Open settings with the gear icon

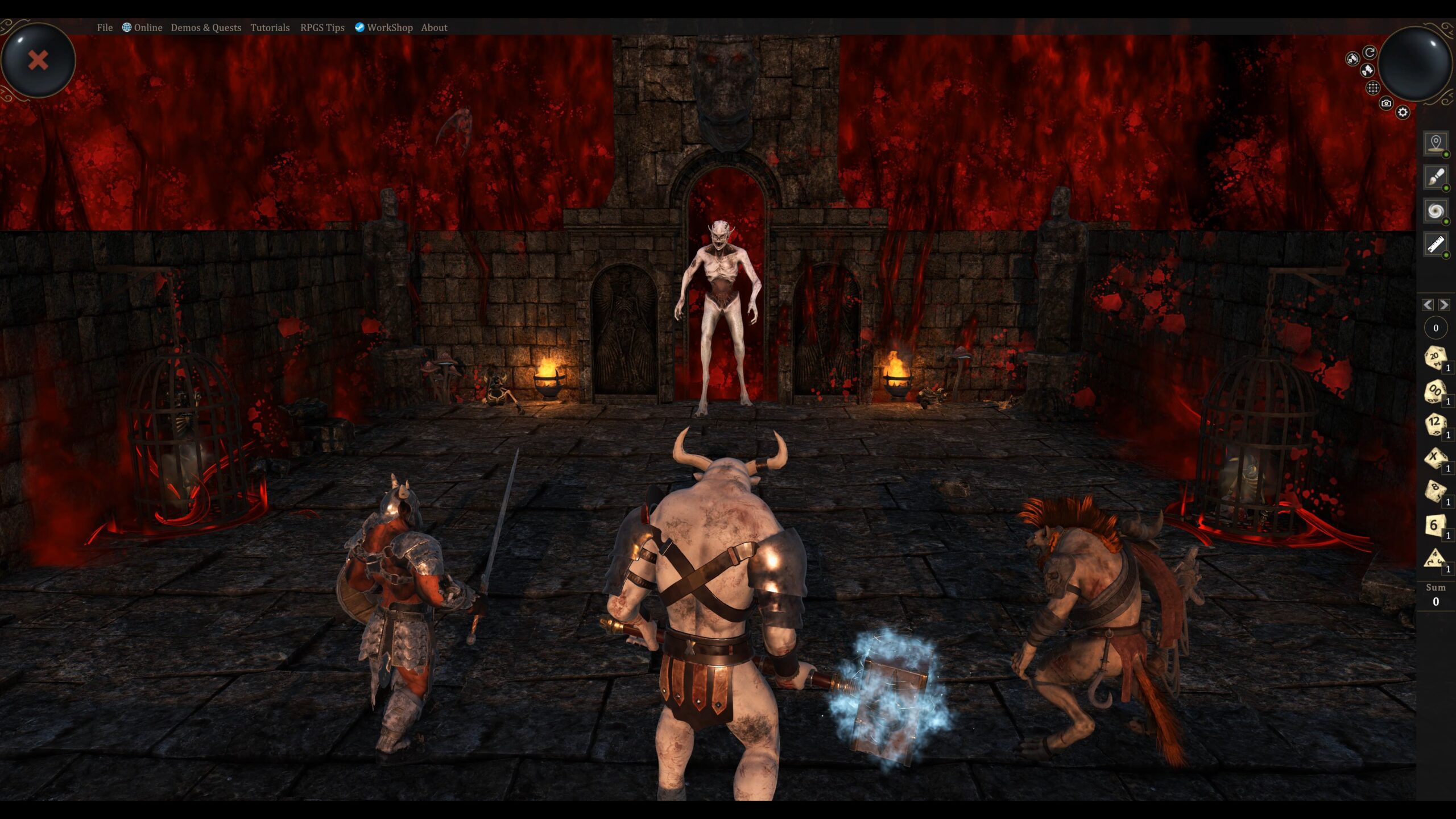click(x=1403, y=112)
